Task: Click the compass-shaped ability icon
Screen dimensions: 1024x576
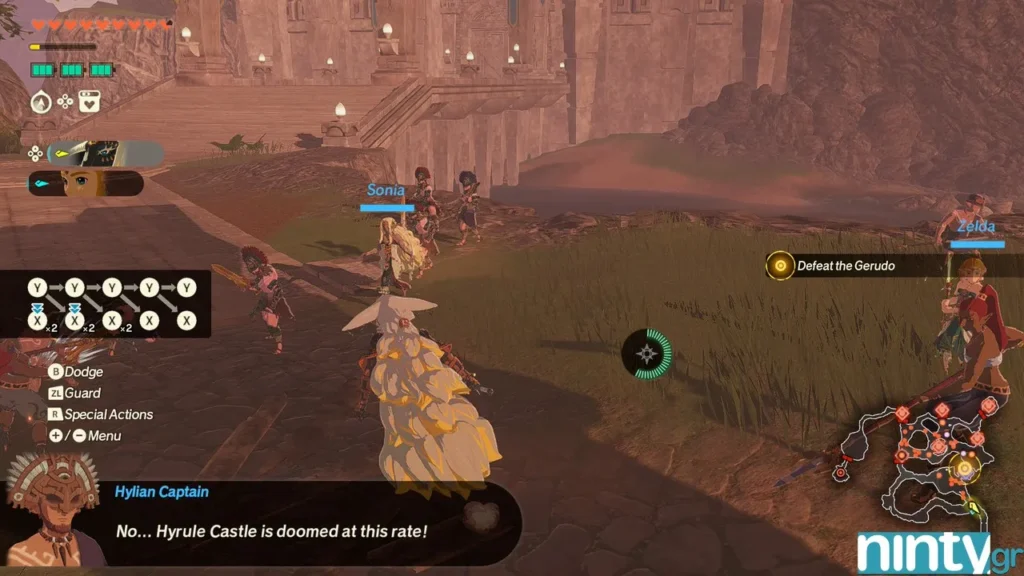Action: (41, 101)
